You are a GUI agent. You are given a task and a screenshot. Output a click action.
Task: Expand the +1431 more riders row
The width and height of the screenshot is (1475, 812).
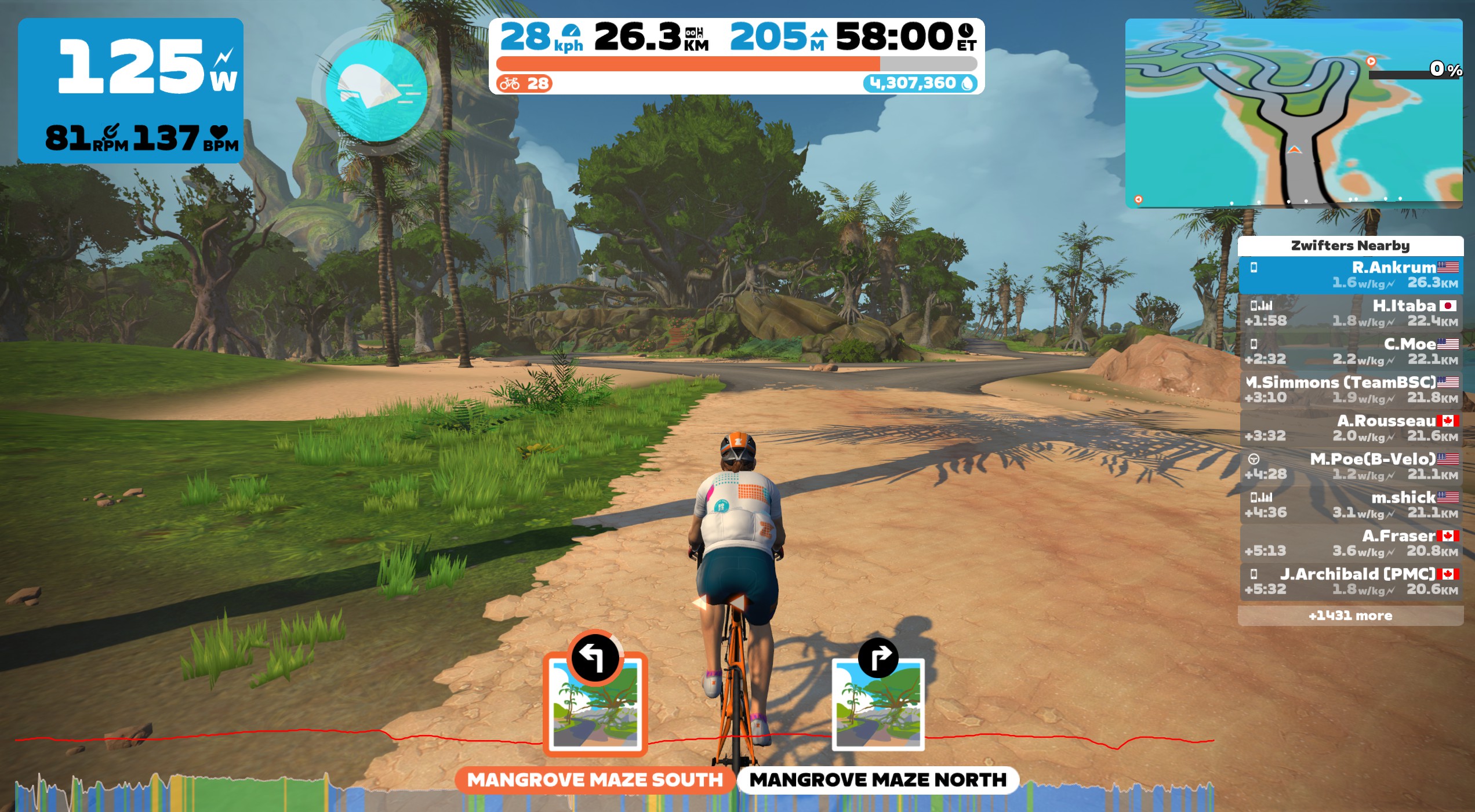coord(1350,616)
